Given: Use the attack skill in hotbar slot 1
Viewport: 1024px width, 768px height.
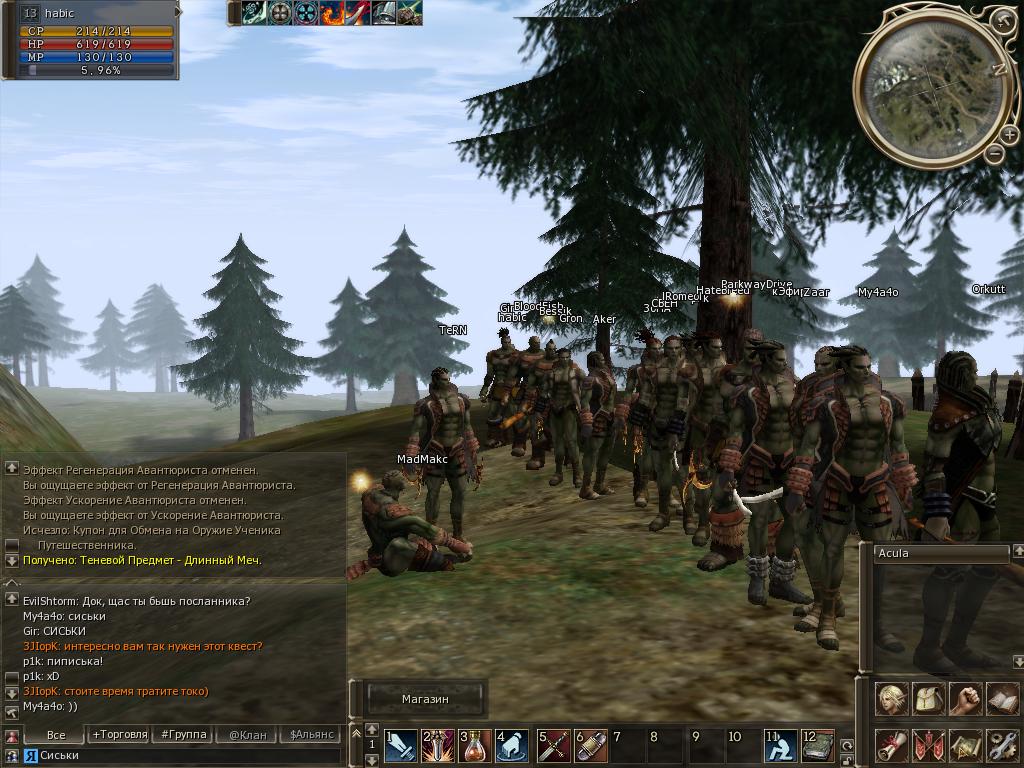Looking at the screenshot, I should pos(401,746).
